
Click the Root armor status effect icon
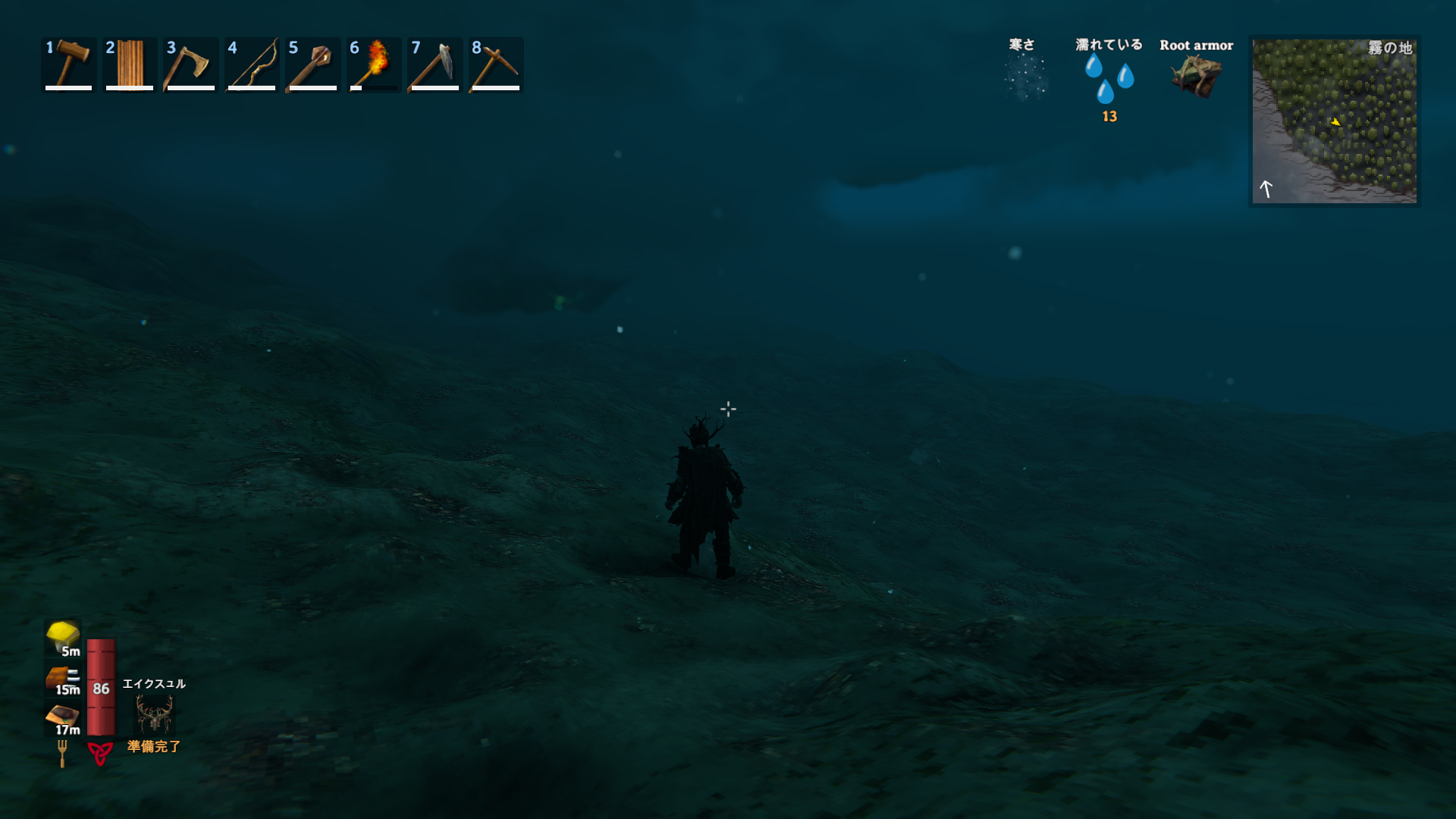(1196, 76)
